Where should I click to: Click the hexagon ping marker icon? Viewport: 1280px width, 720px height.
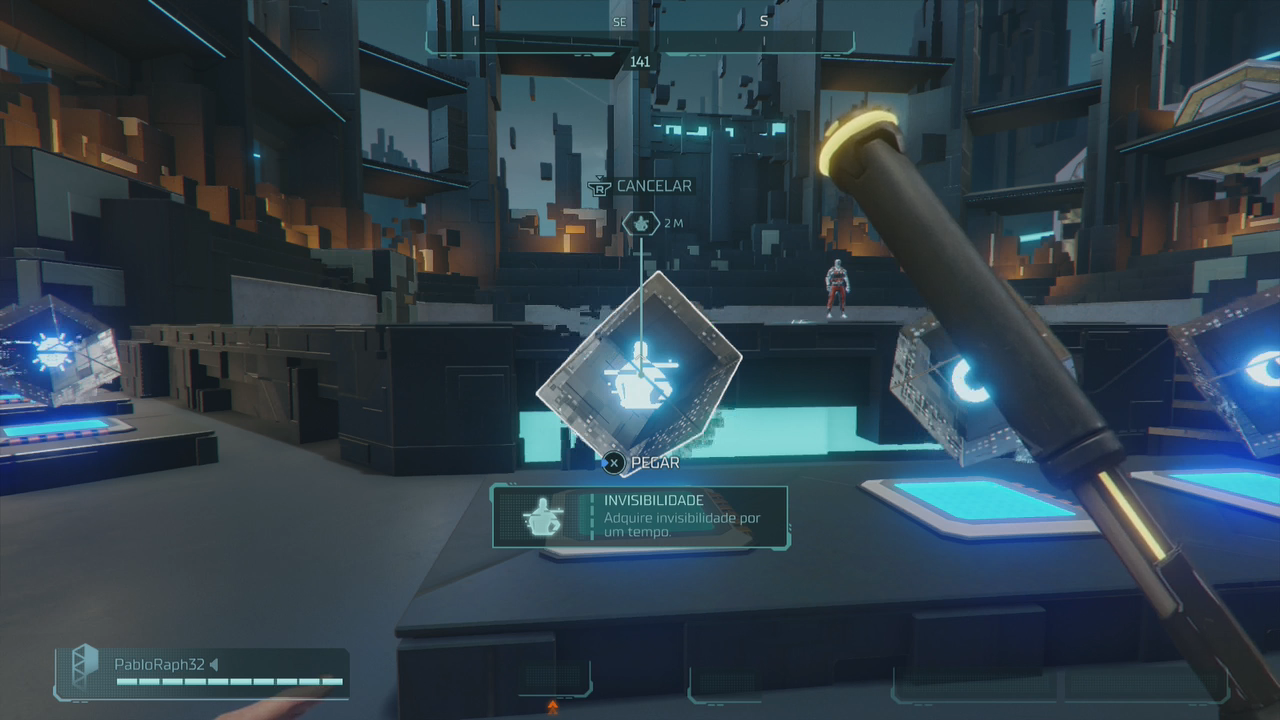pyautogui.click(x=641, y=223)
